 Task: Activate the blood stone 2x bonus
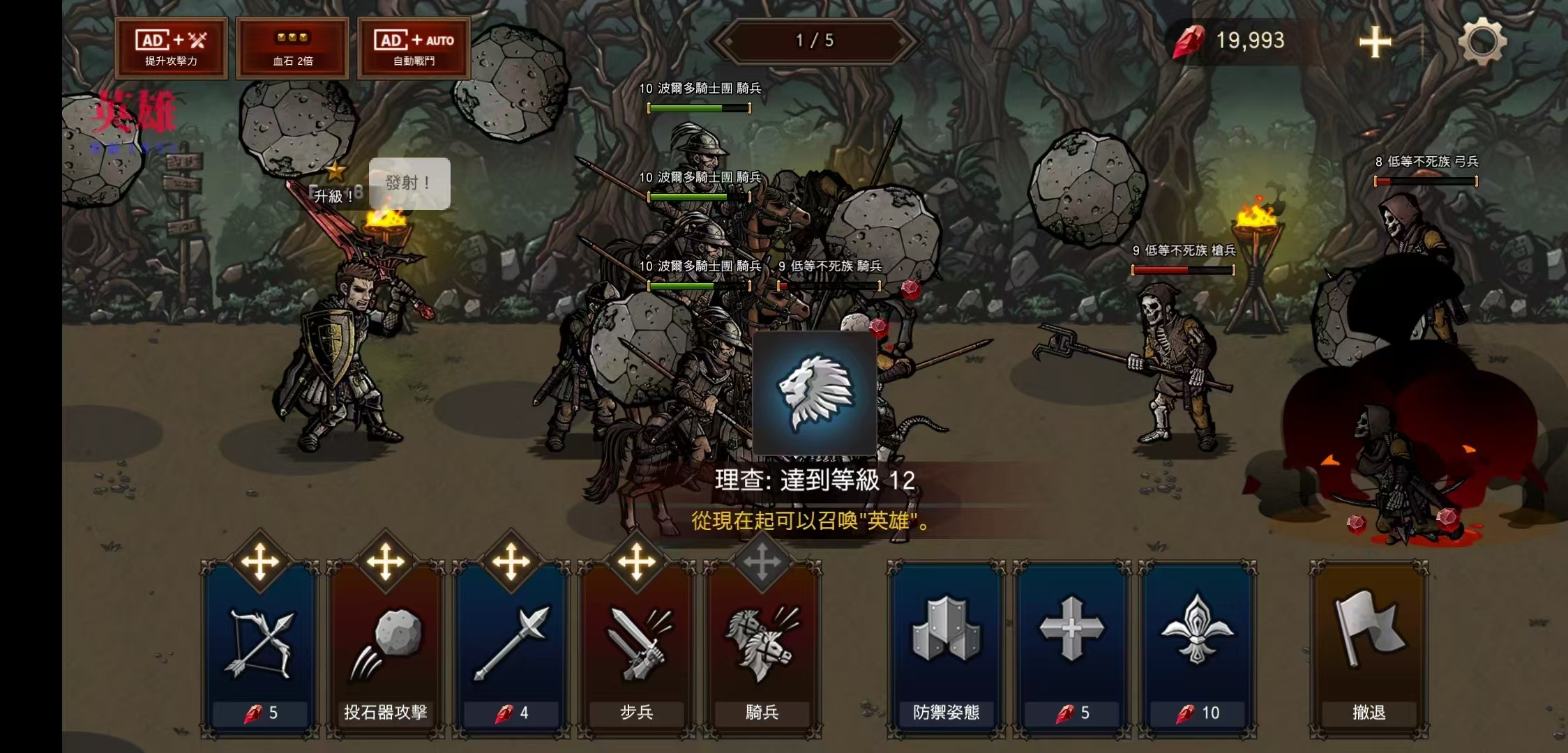pyautogui.click(x=292, y=47)
